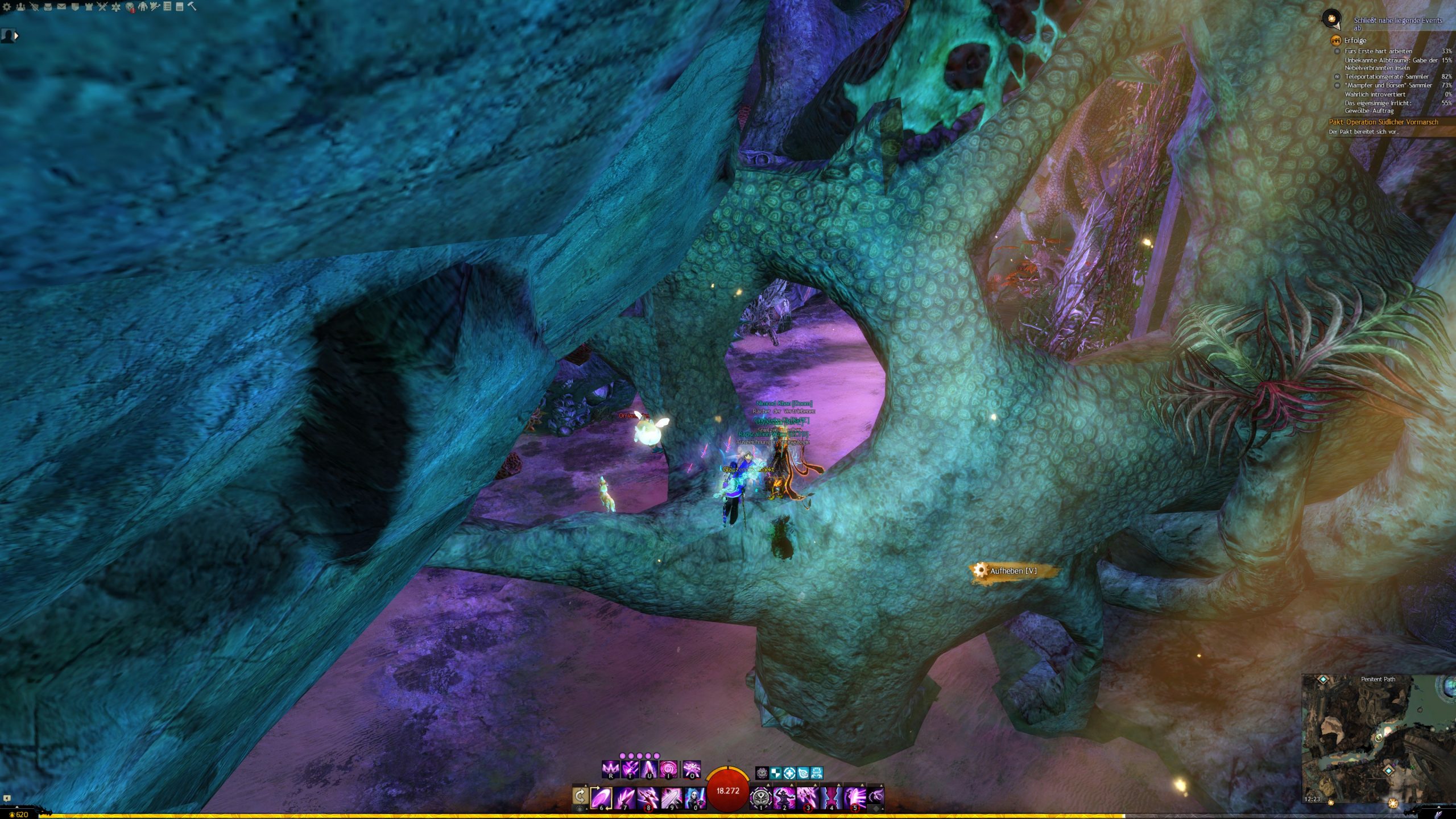
Task: Activate the pink spiral skill labeled I
Action: point(668,770)
